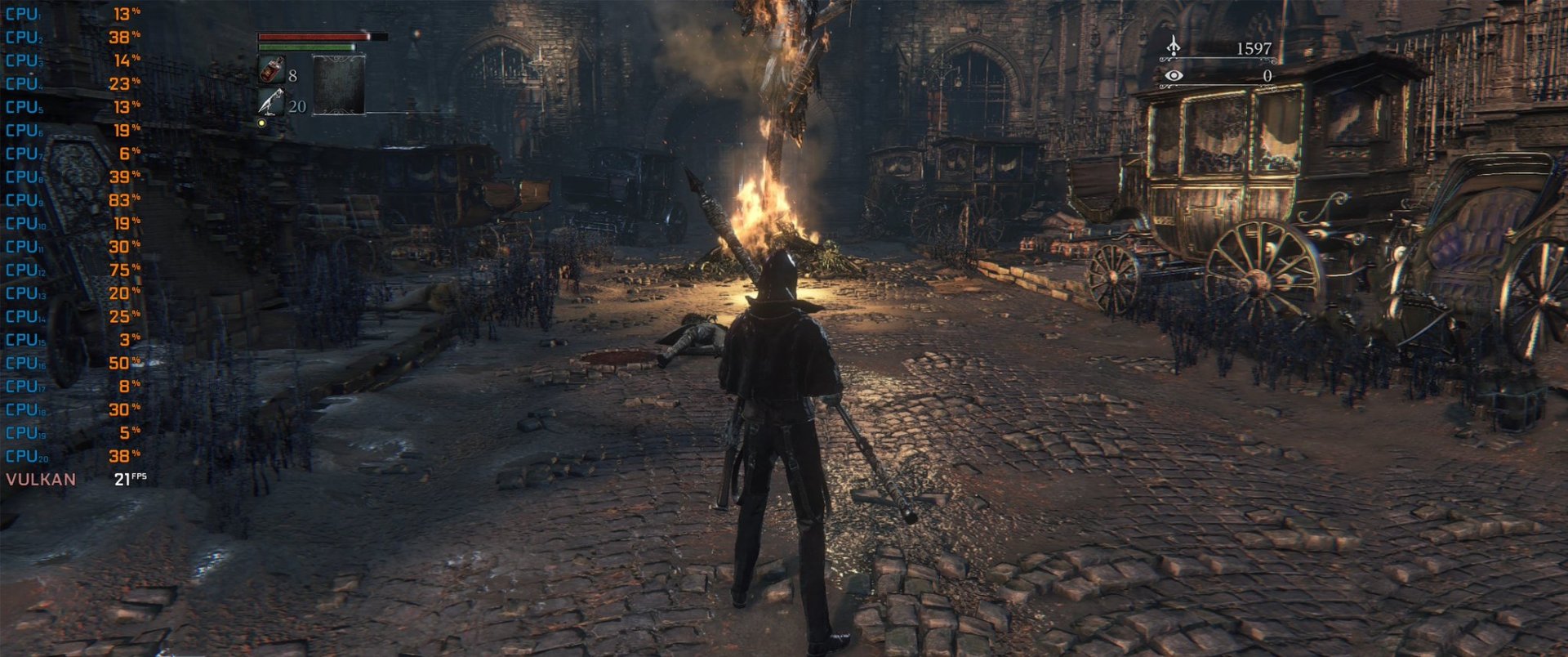Click the empty equipped item slot box

point(340,86)
